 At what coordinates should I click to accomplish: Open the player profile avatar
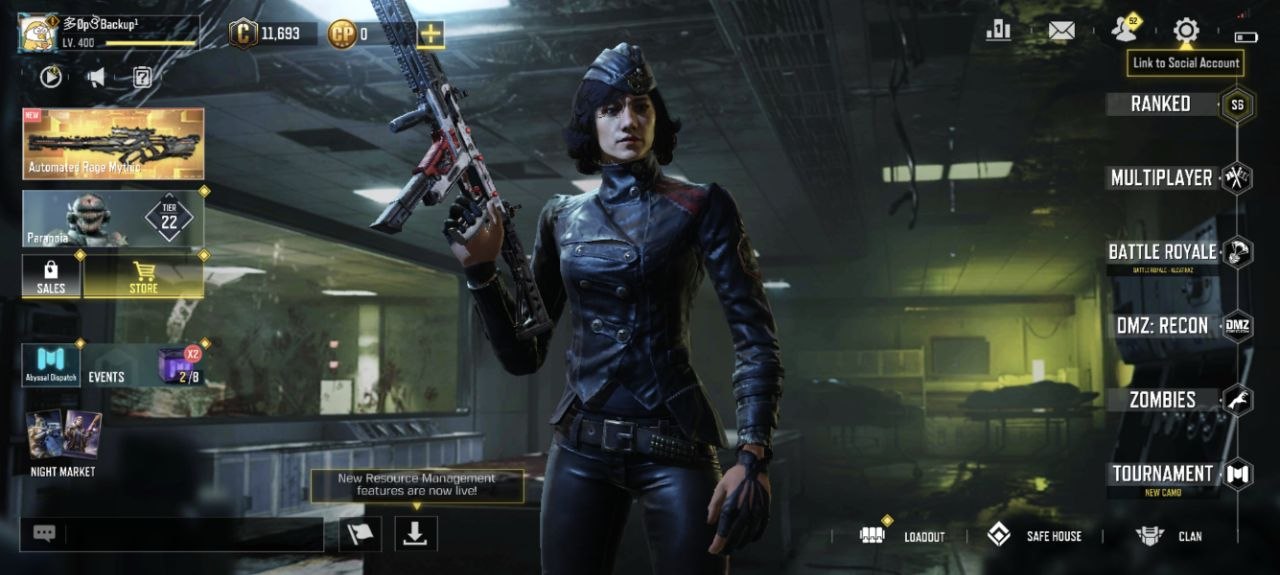click(38, 32)
